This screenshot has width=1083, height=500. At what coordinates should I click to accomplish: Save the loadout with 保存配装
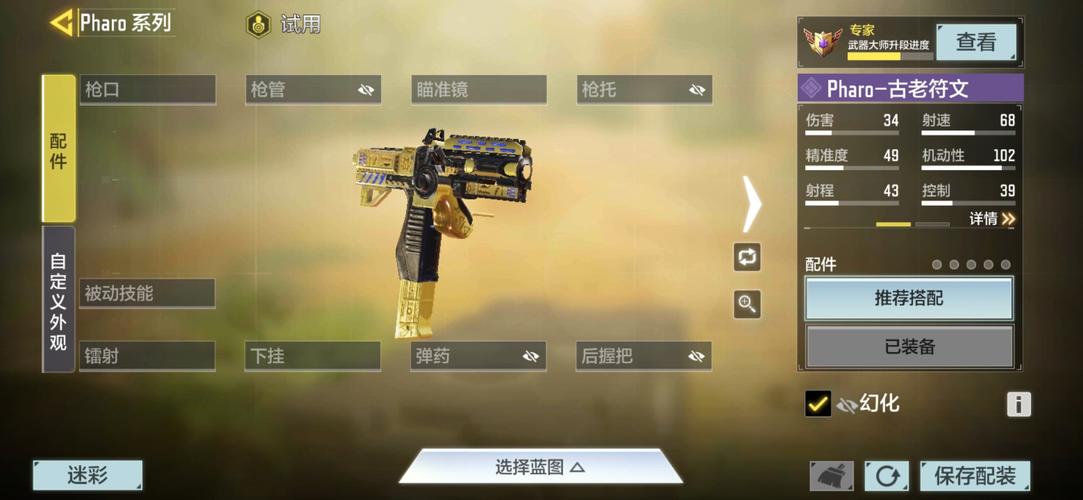click(974, 476)
